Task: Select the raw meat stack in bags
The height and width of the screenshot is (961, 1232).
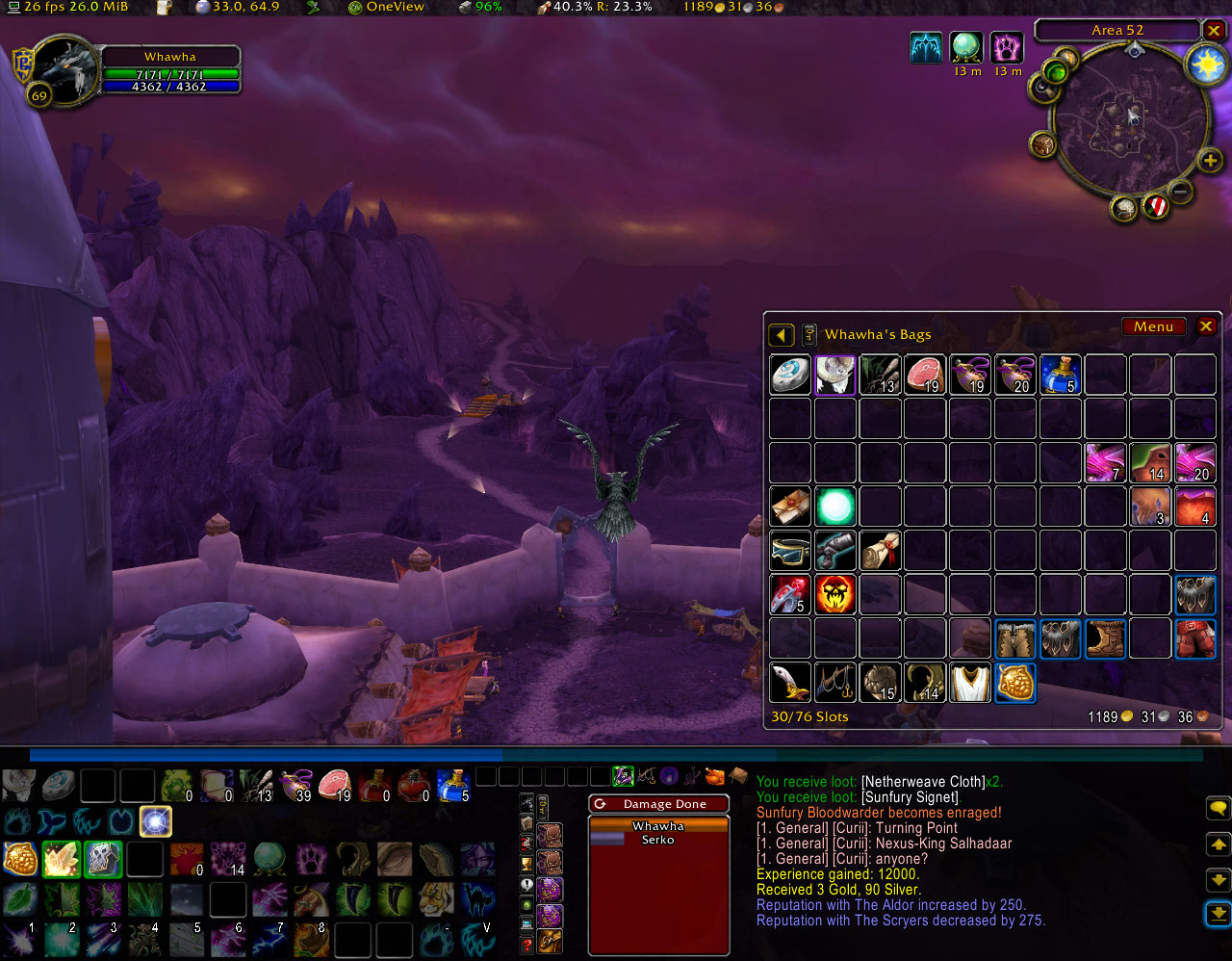Action: pos(925,375)
